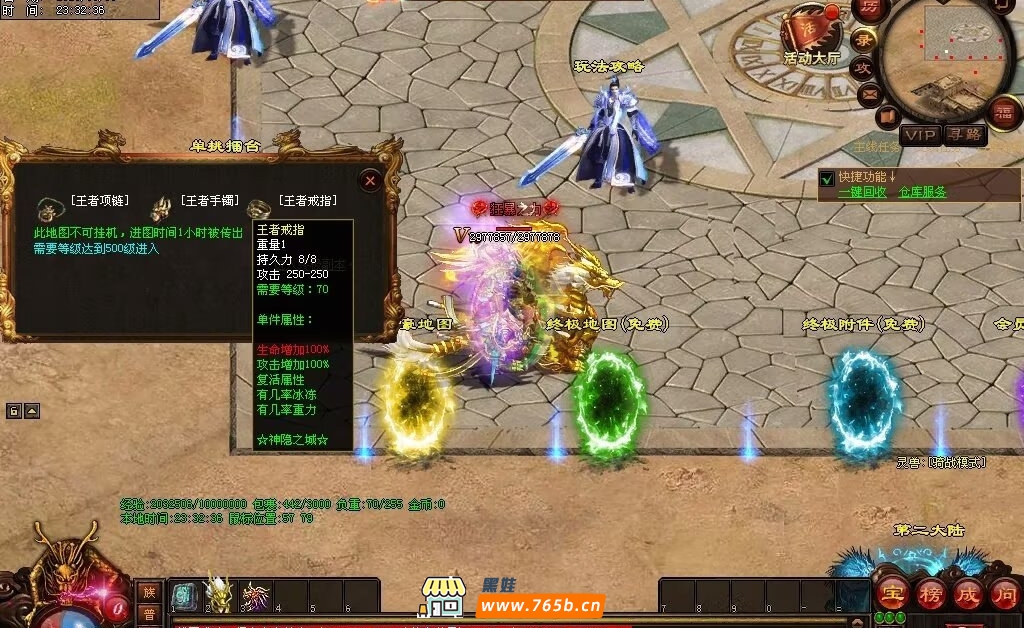Open the rankings (榜) round button
This screenshot has width=1024, height=628.
[x=930, y=592]
